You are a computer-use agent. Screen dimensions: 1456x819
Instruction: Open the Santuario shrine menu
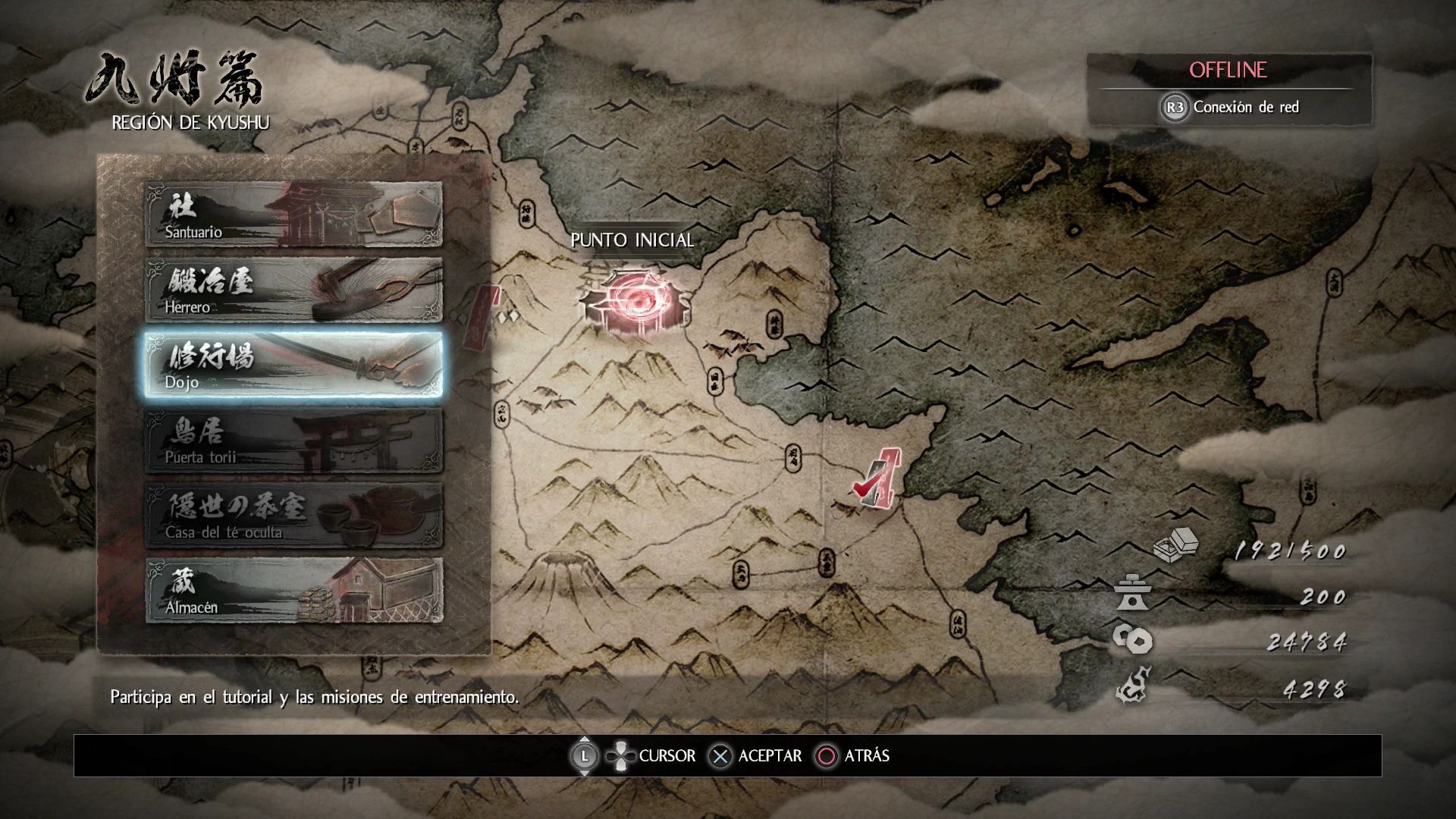click(x=293, y=215)
